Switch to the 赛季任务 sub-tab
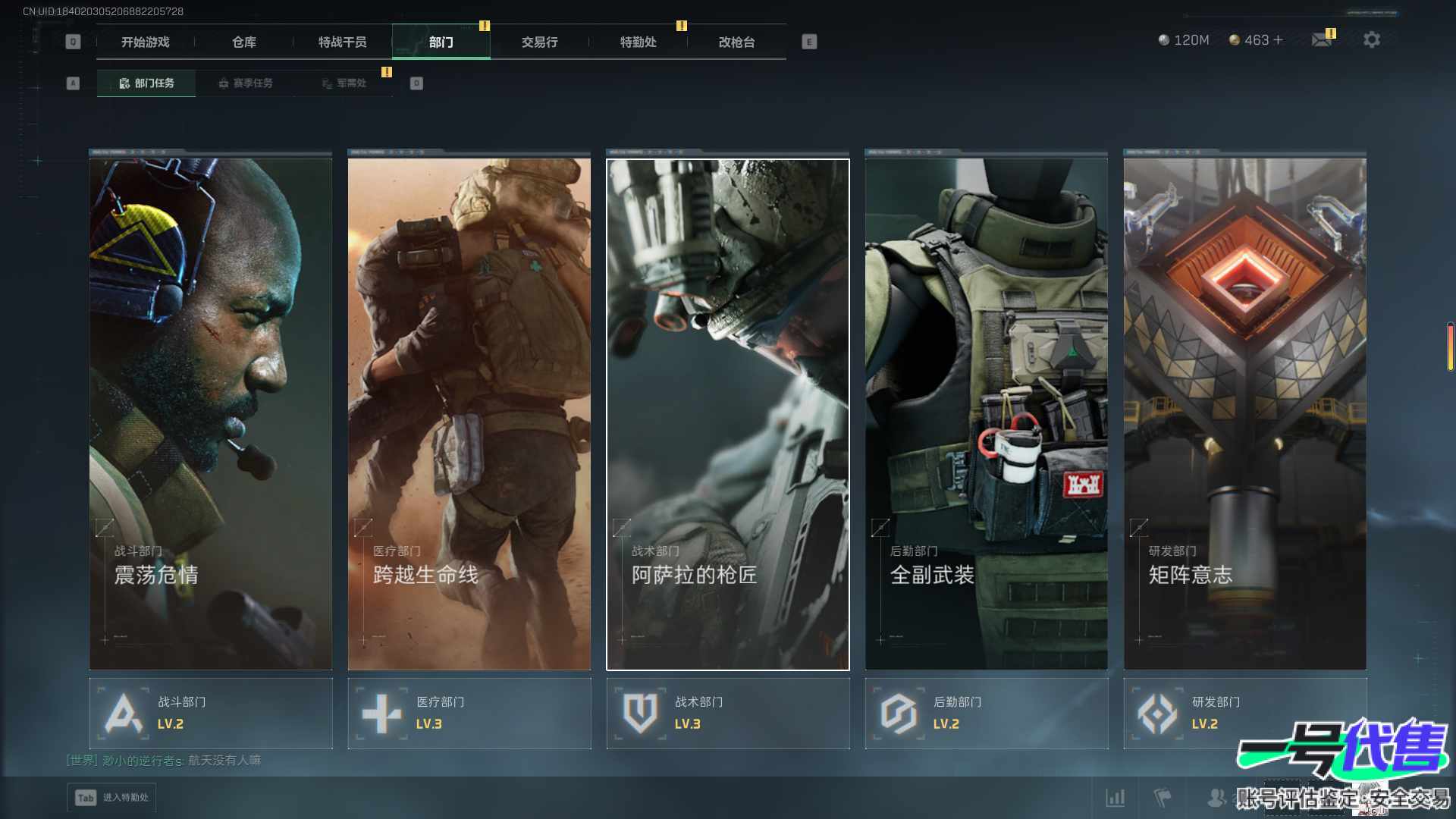Viewport: 1456px width, 819px height. tap(245, 83)
